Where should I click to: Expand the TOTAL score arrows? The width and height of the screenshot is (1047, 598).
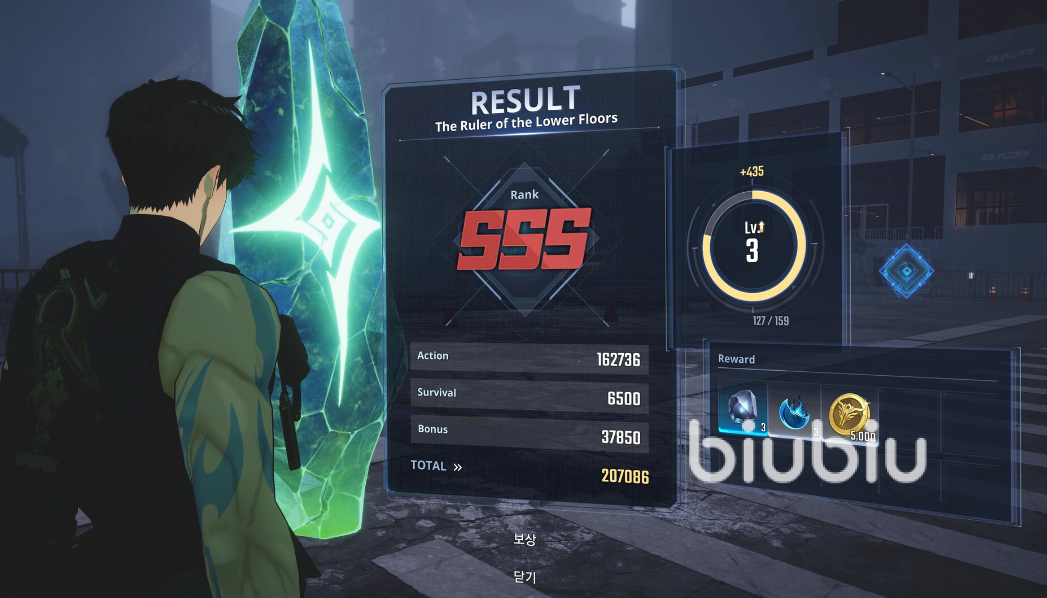click(x=457, y=466)
